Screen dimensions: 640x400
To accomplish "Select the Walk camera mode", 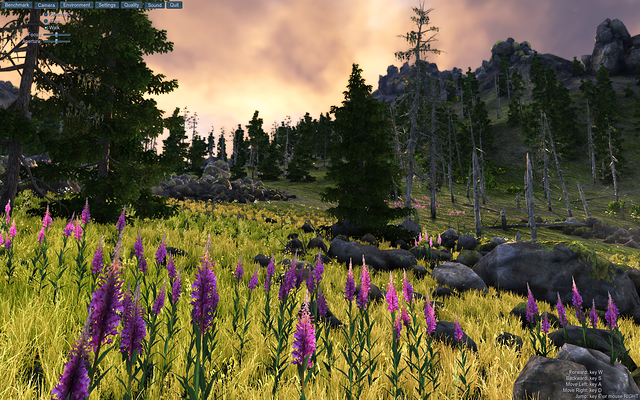I will 46,28.
